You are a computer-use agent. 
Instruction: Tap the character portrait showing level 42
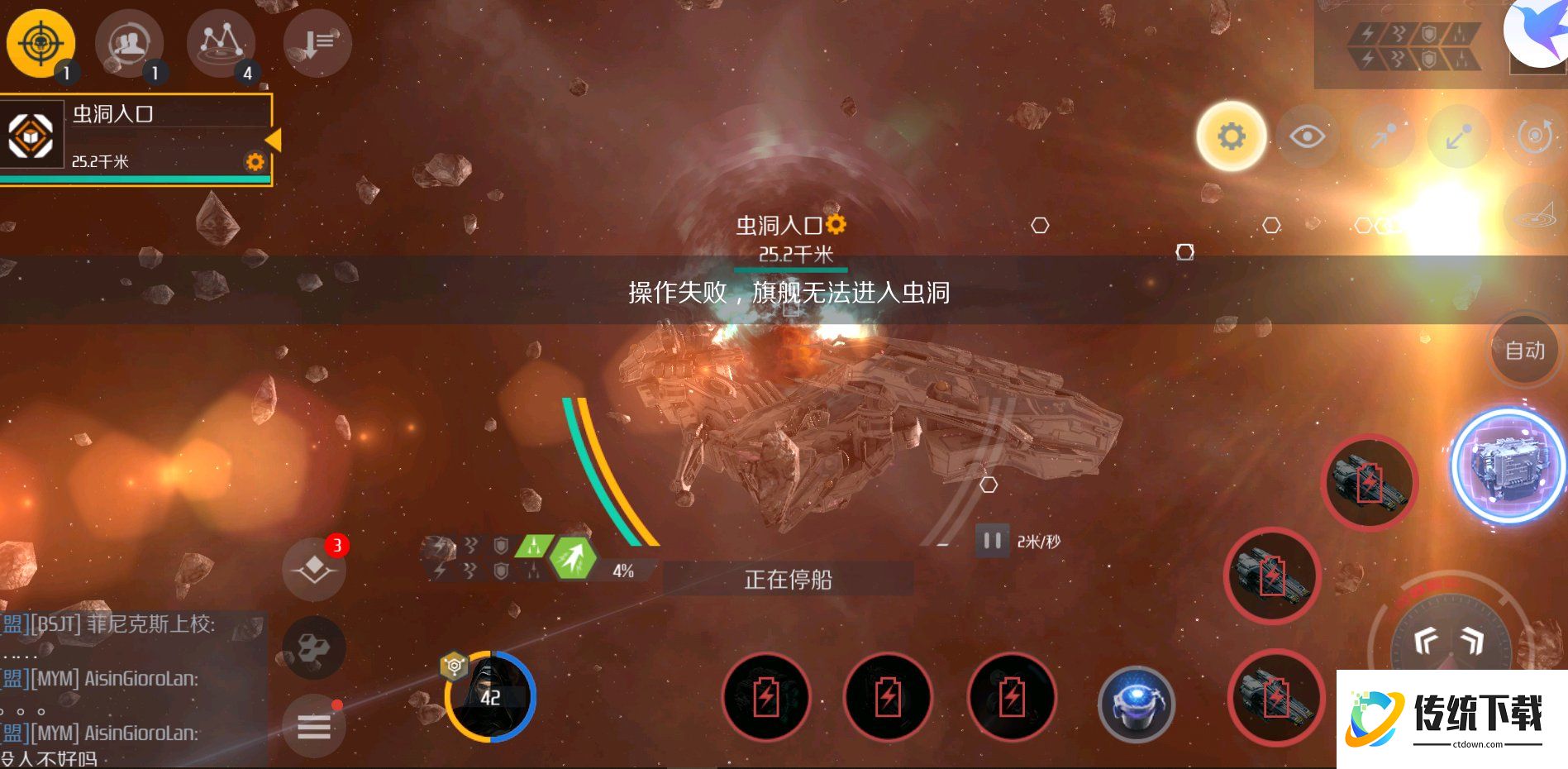(x=491, y=697)
